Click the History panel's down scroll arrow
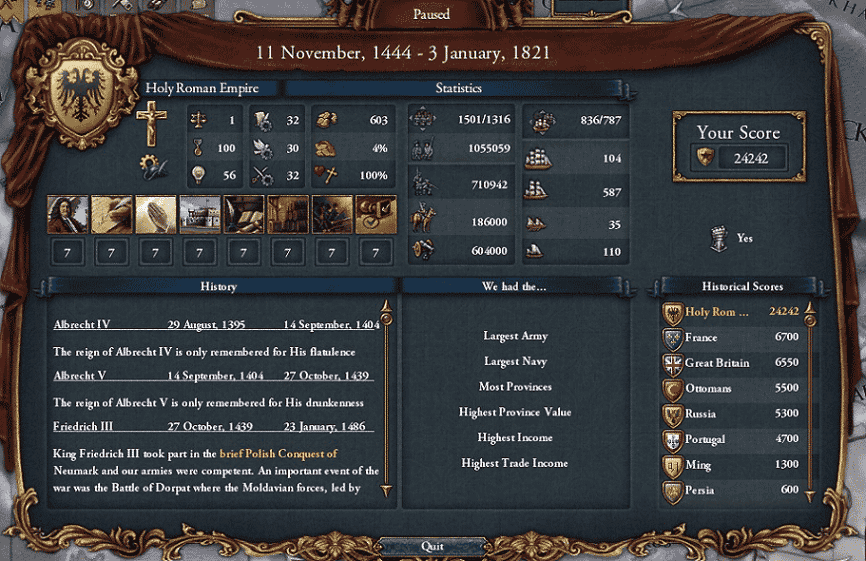 click(x=385, y=490)
